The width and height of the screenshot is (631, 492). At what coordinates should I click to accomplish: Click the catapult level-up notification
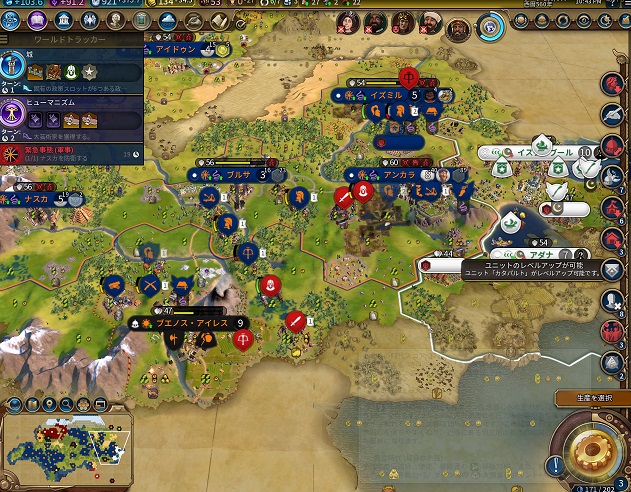click(x=510, y=269)
